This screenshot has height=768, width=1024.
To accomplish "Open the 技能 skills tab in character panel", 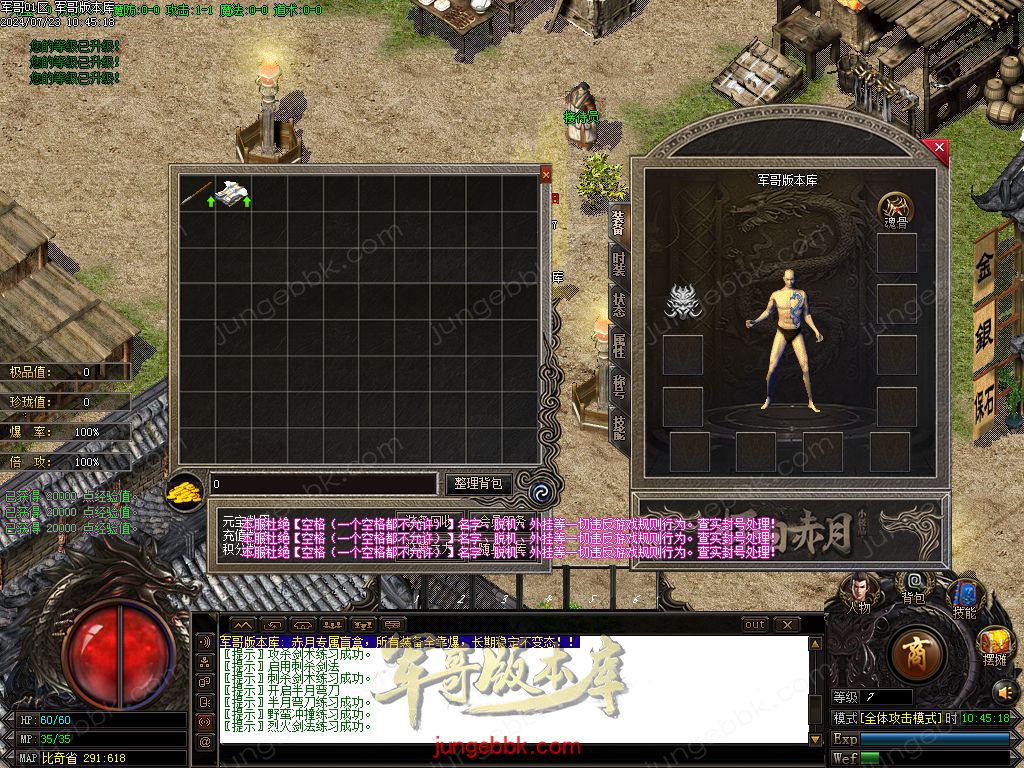I will 619,426.
